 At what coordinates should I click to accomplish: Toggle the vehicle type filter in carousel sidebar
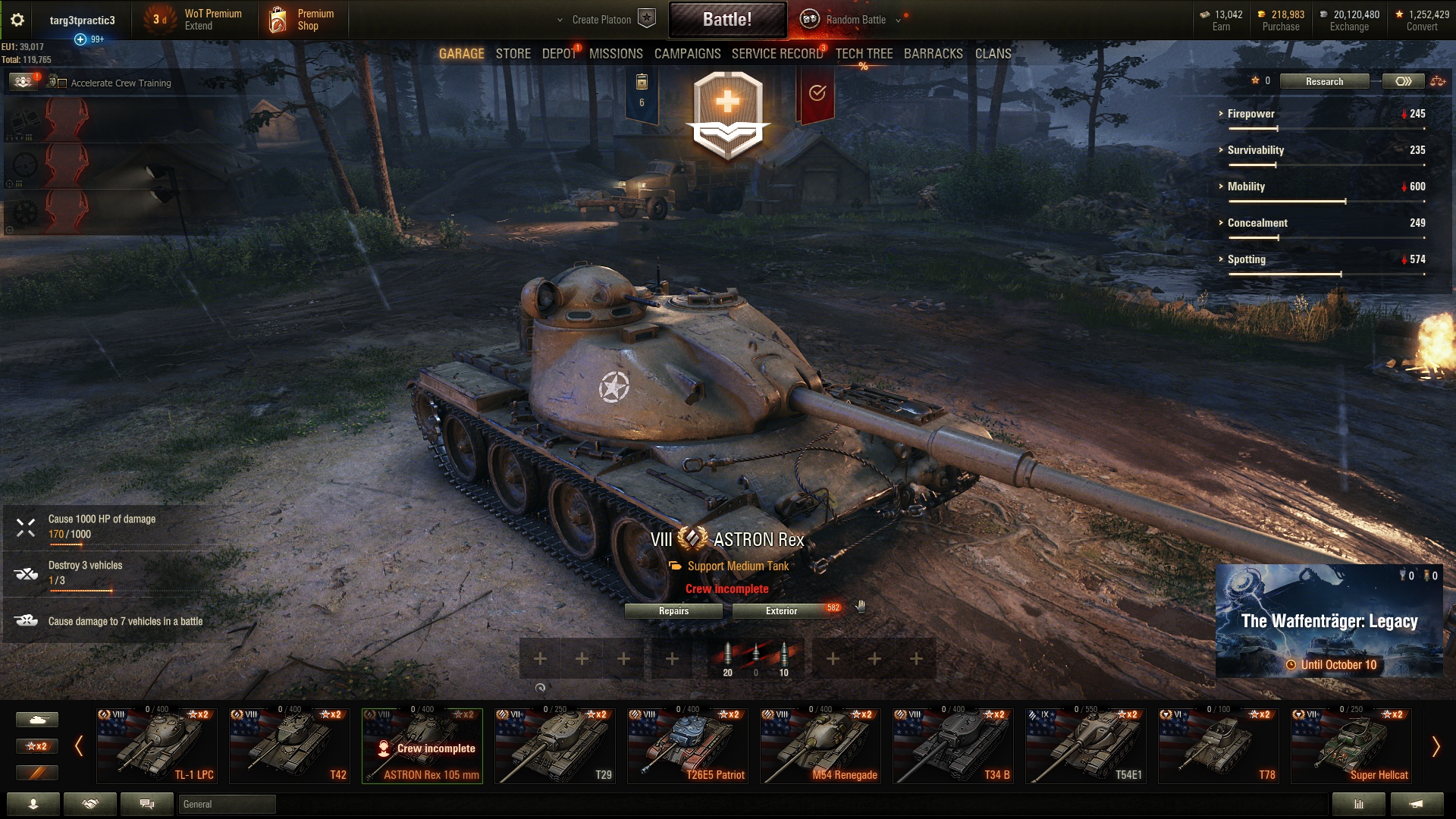(38, 719)
